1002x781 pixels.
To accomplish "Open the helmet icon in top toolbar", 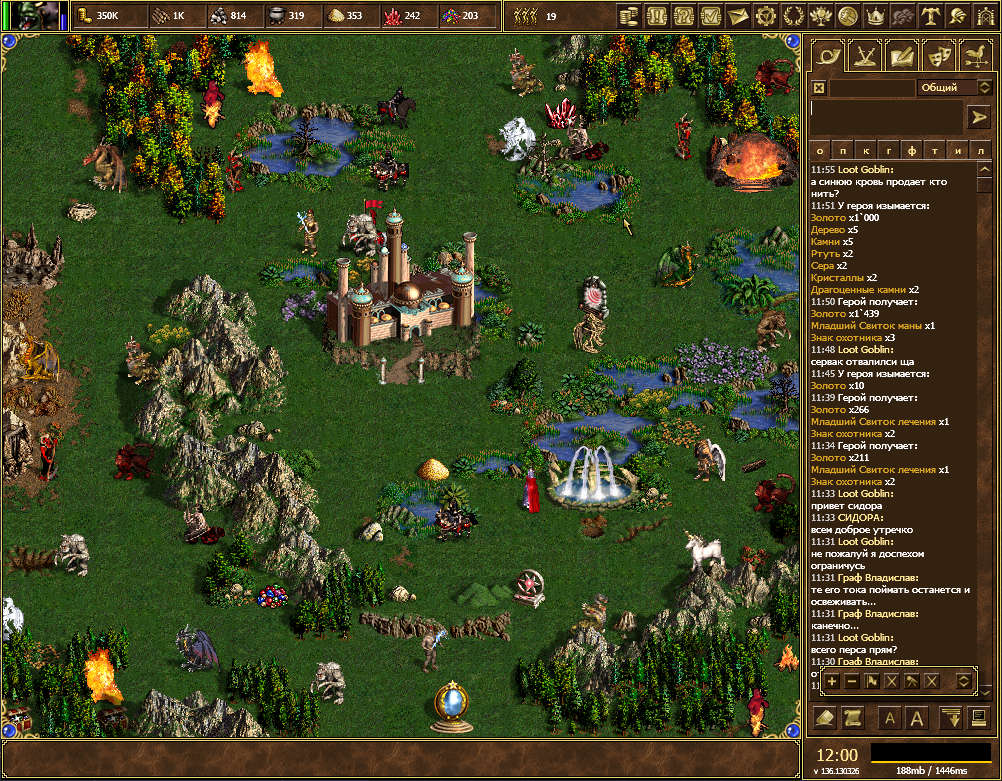I will pos(958,15).
